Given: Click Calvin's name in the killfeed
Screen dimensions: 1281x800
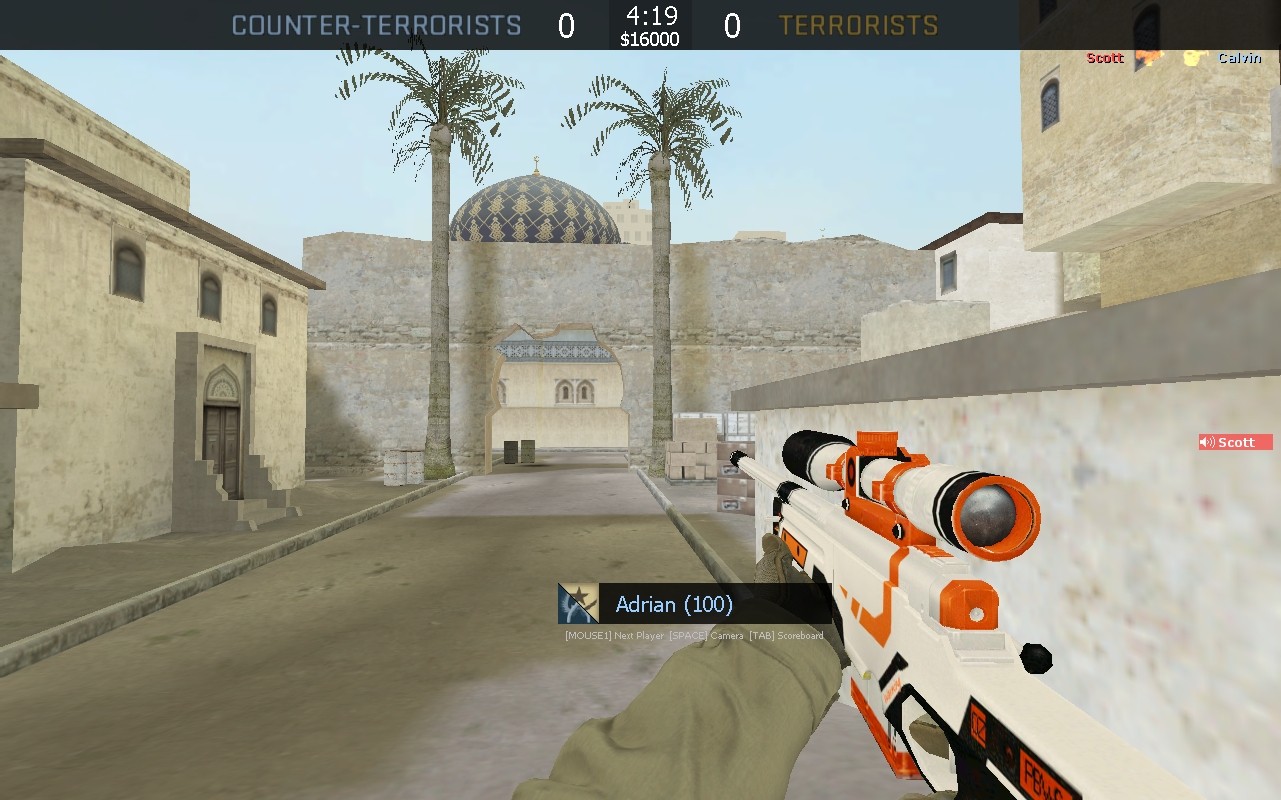Looking at the screenshot, I should coord(1239,57).
